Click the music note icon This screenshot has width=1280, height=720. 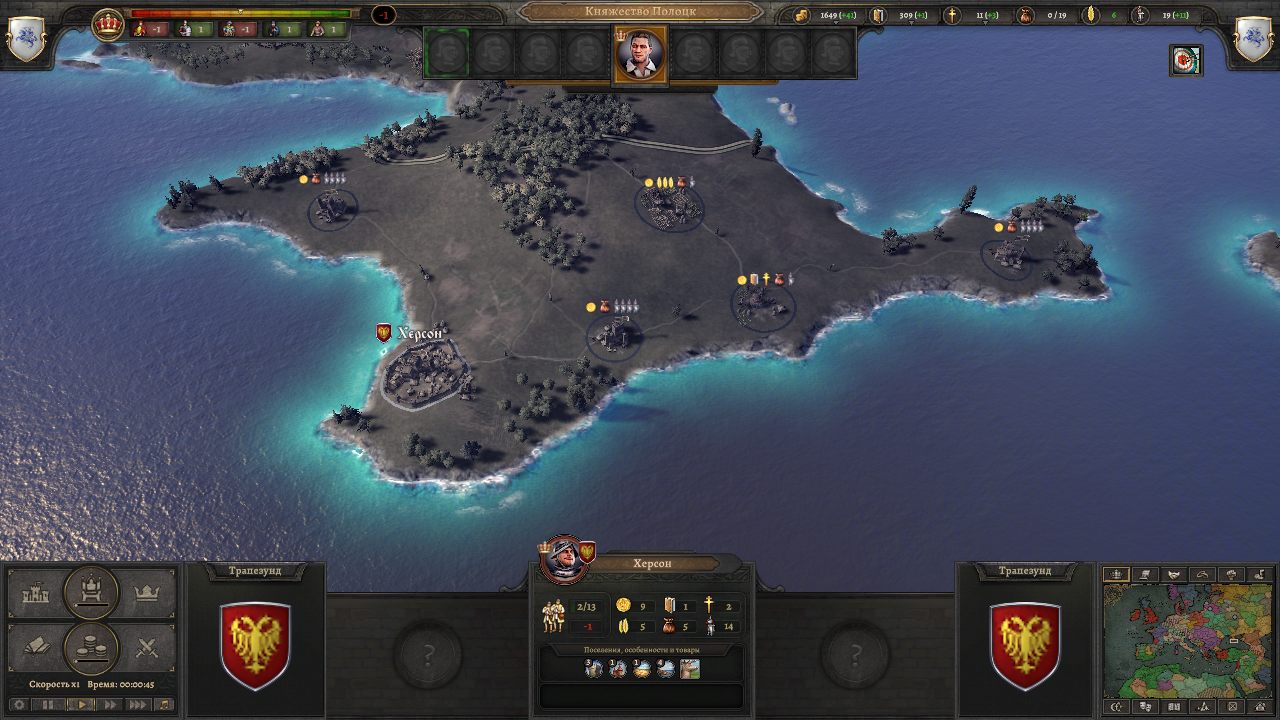pyautogui.click(x=164, y=703)
